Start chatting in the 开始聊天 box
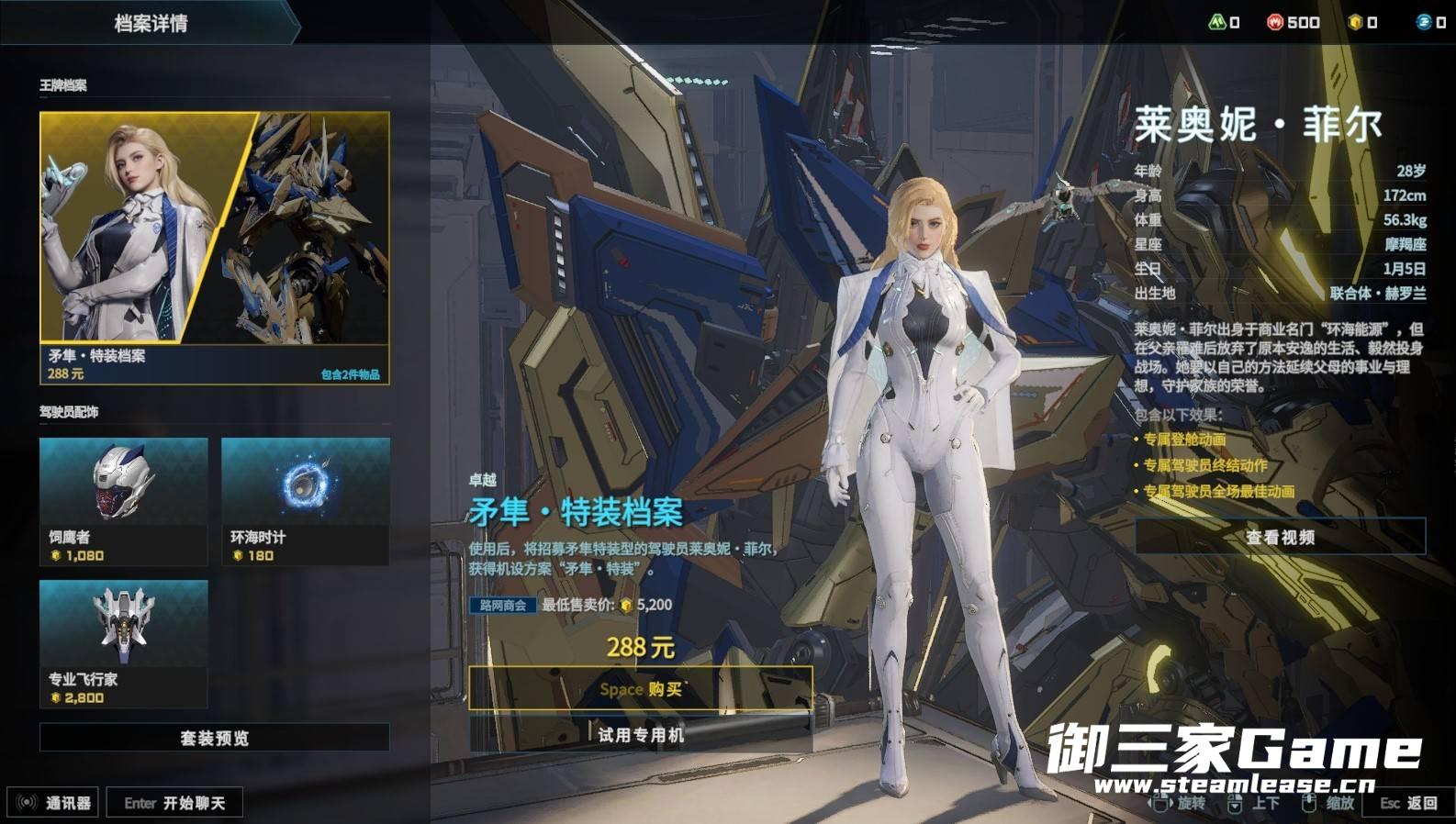1456x824 pixels. (x=174, y=803)
